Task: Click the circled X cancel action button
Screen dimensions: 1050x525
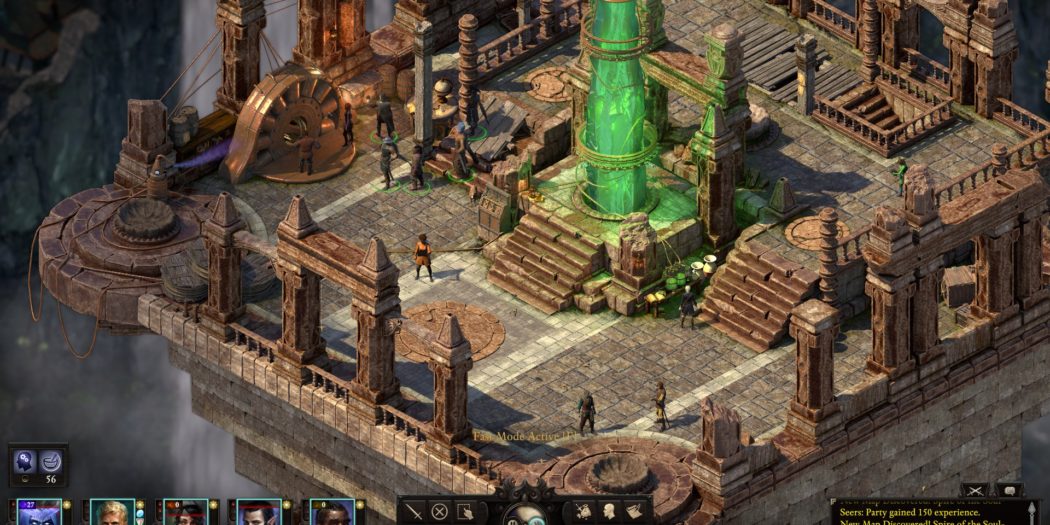Action: 439,511
